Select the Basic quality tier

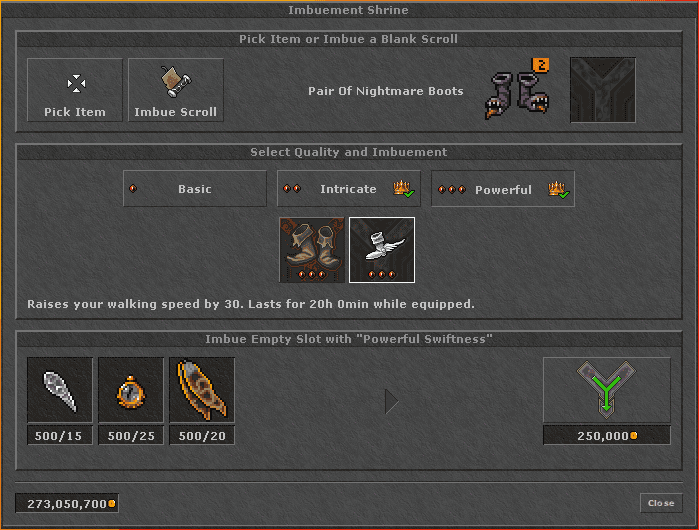coord(195,189)
